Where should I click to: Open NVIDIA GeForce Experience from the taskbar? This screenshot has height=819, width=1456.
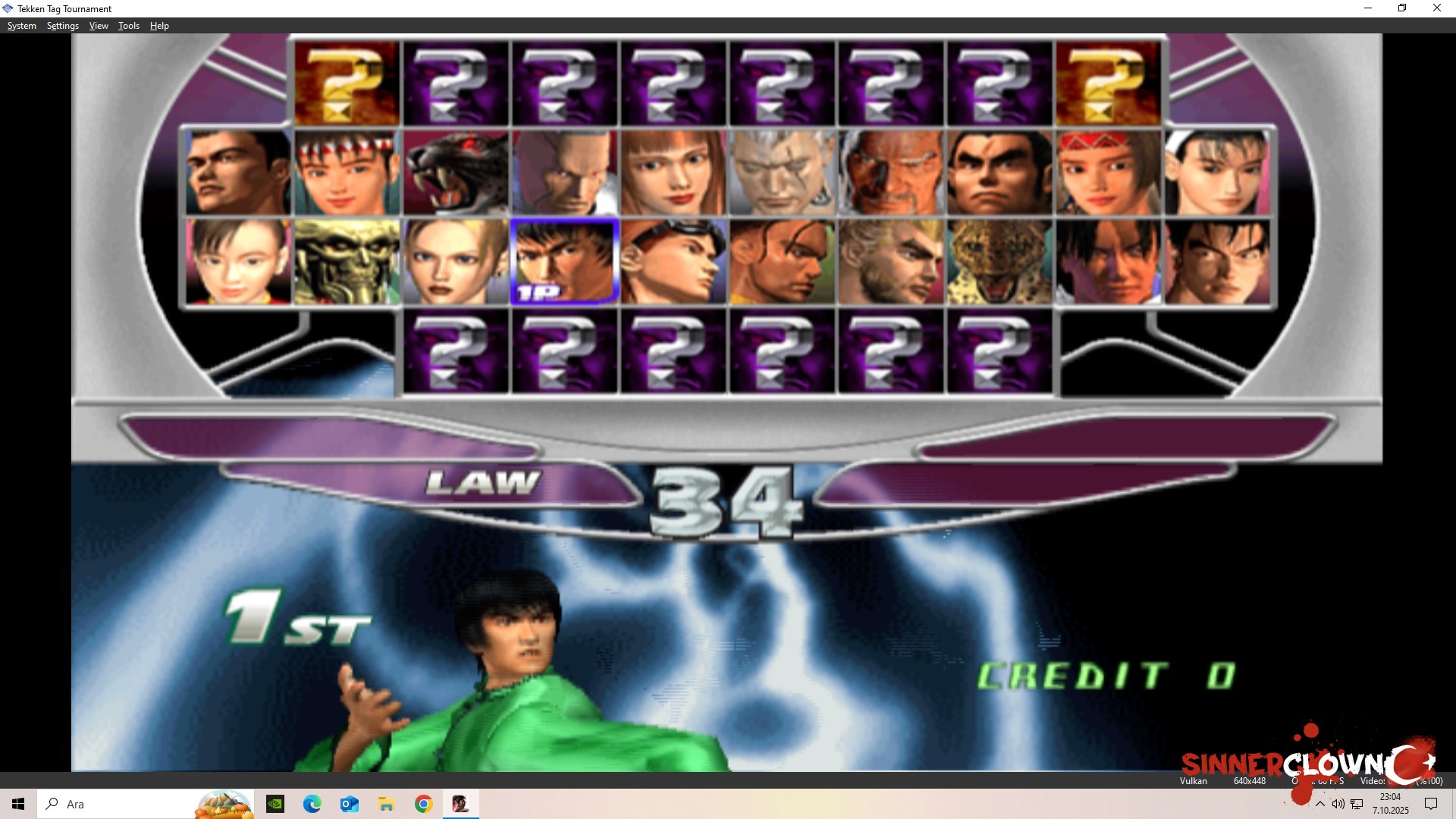[275, 803]
